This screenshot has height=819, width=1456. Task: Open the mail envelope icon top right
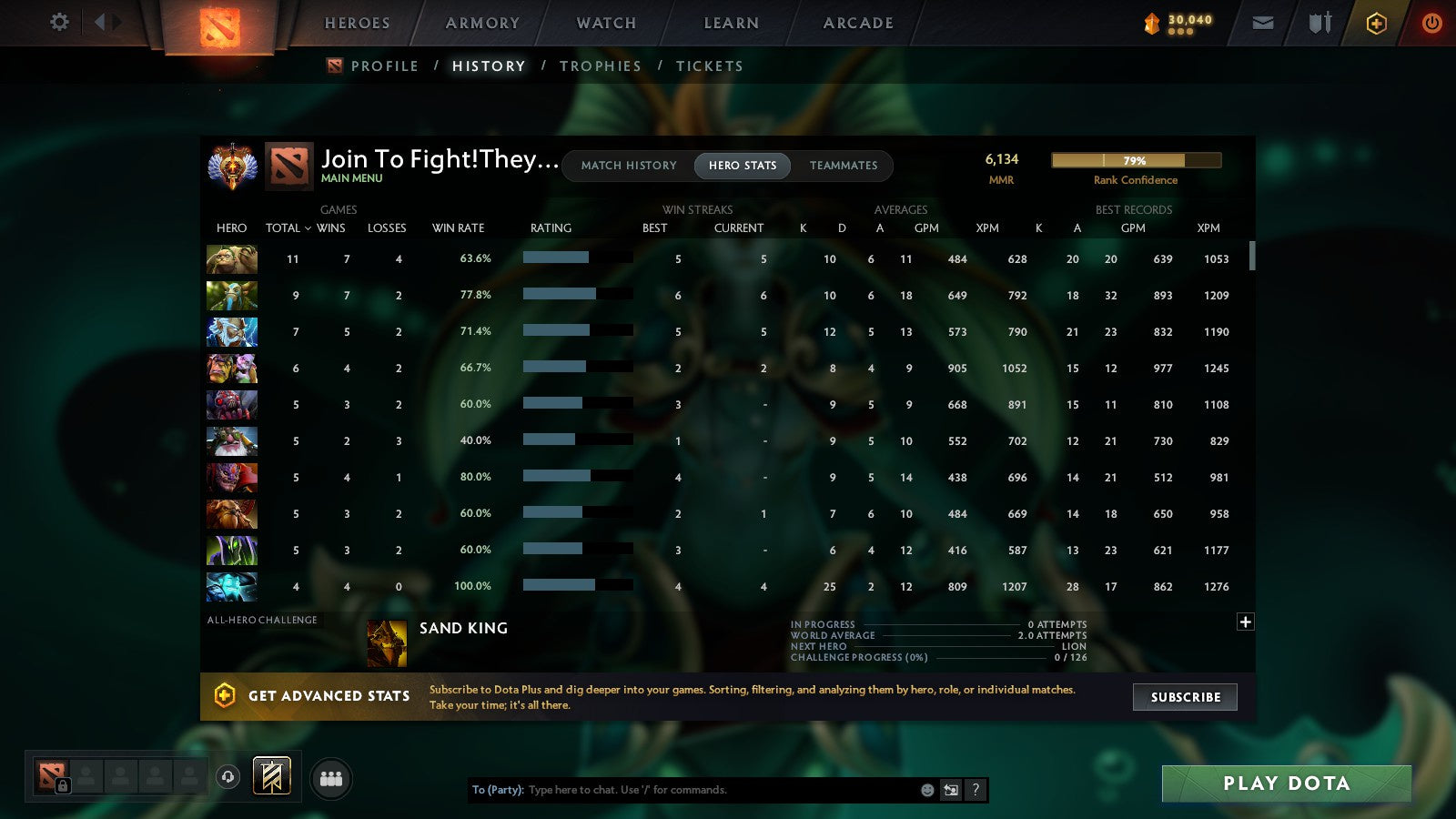1262,23
